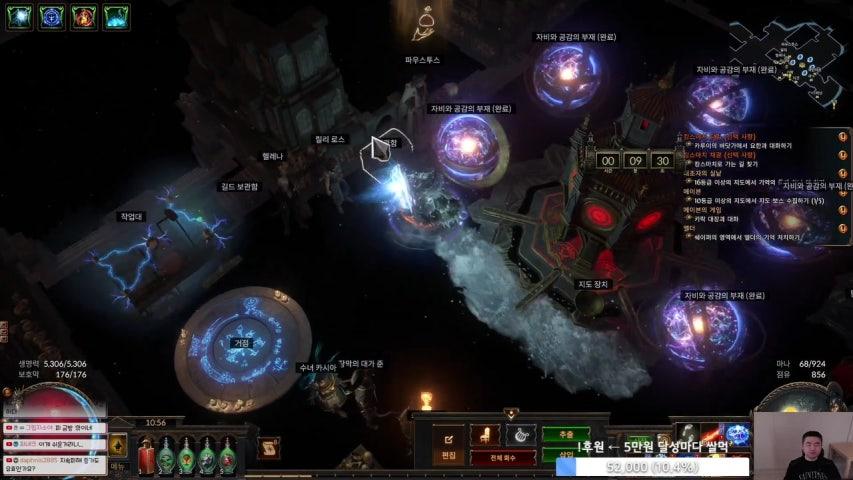Click the stream donation goal bar
The height and width of the screenshot is (480, 853).
pyautogui.click(x=652, y=466)
